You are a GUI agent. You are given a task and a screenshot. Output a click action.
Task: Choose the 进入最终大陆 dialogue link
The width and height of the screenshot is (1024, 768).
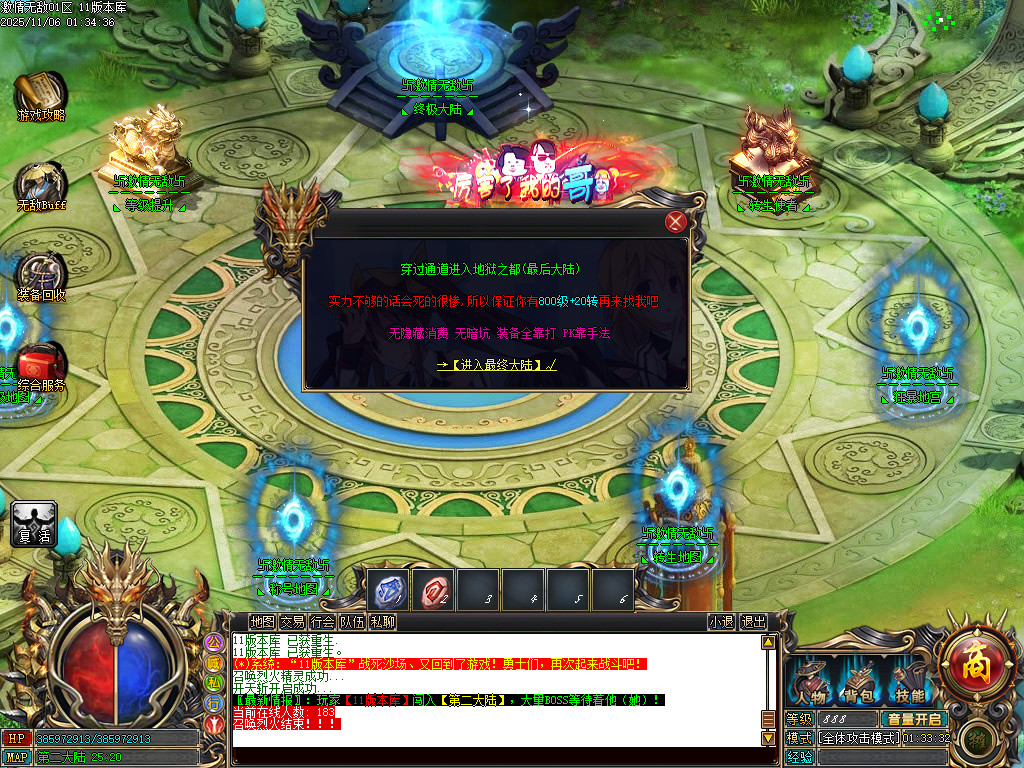tap(496, 365)
